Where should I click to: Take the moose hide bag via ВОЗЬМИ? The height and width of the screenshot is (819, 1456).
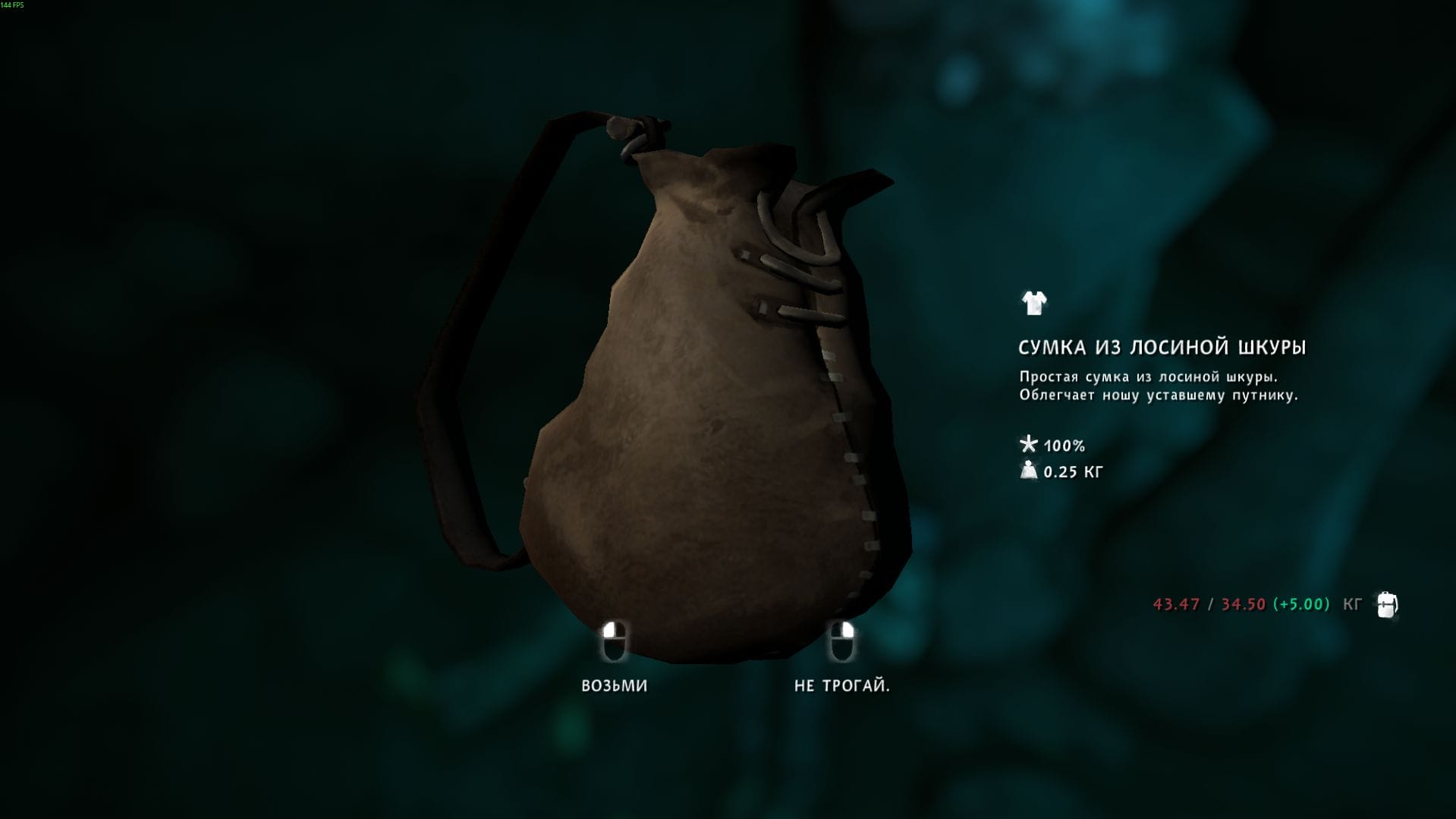pyautogui.click(x=614, y=685)
